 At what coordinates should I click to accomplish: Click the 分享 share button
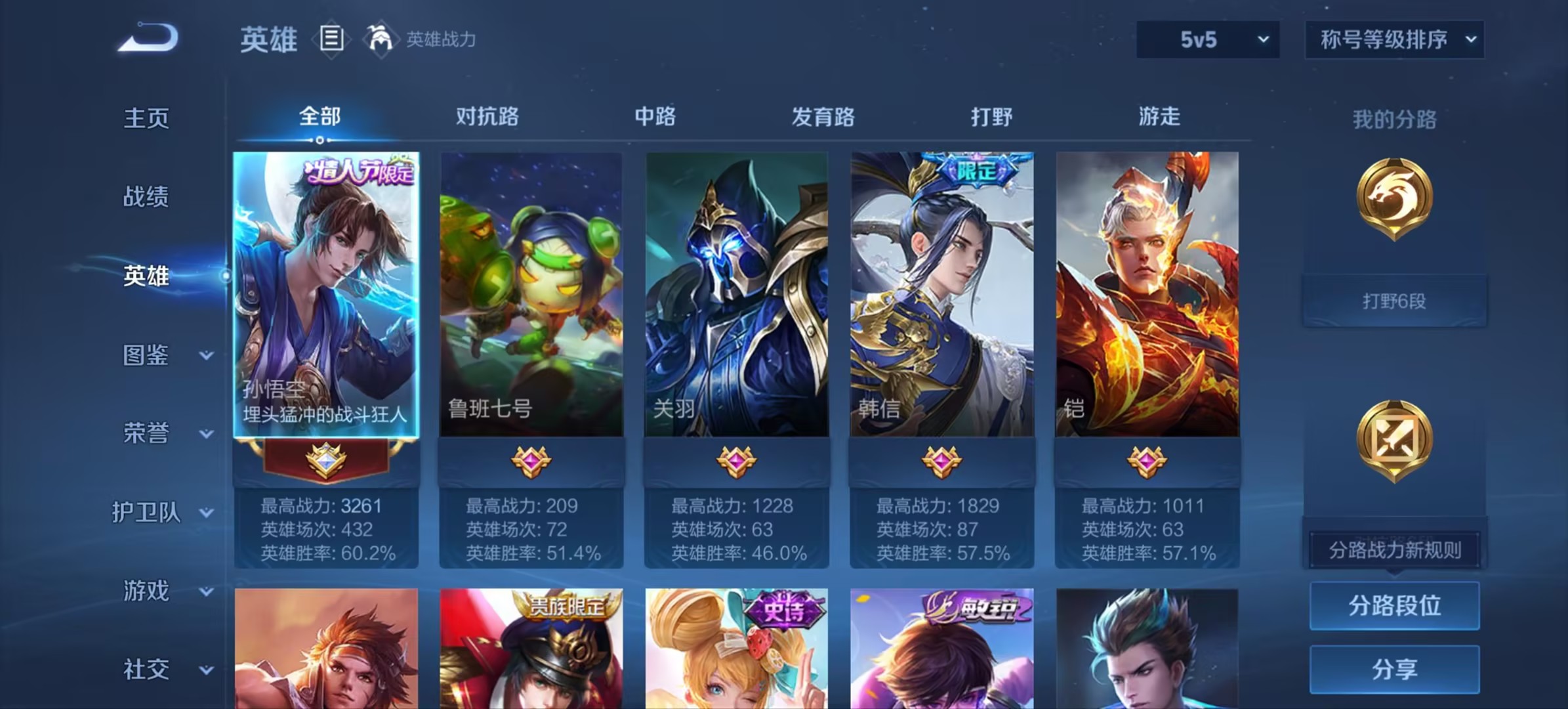[x=1393, y=668]
